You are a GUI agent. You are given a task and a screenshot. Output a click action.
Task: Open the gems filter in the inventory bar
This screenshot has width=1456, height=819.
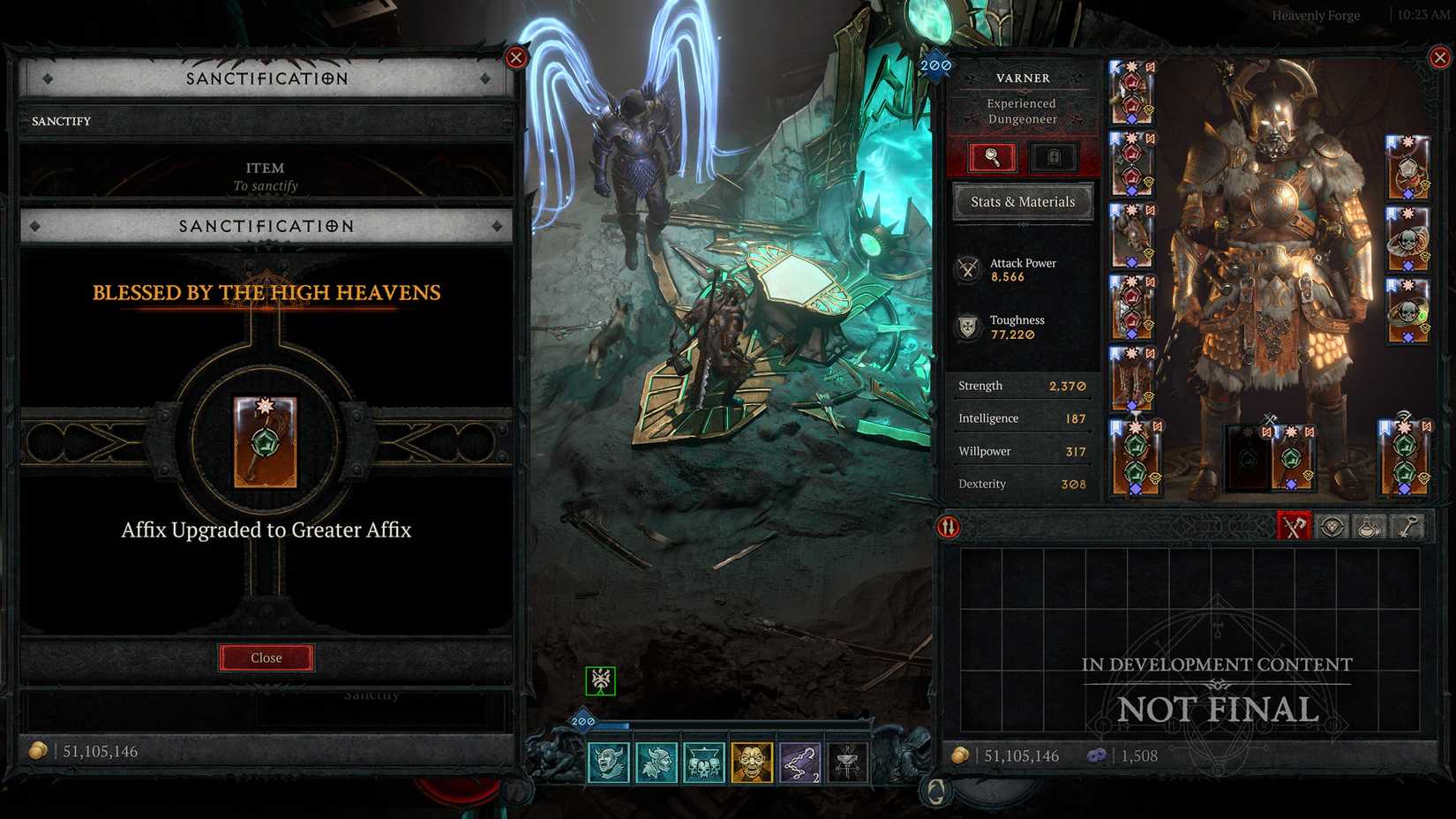click(1331, 526)
